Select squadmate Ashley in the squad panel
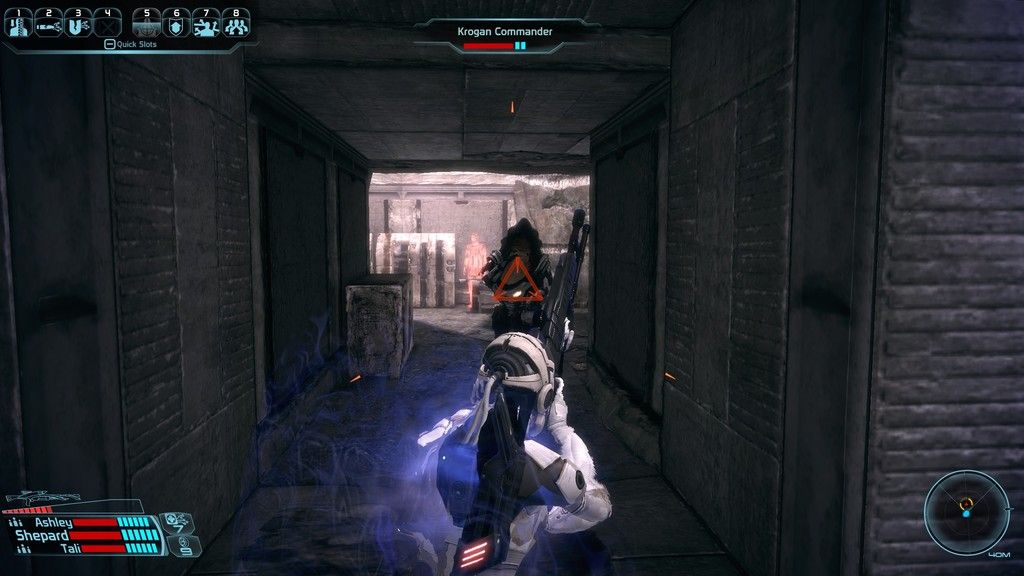 (54, 522)
